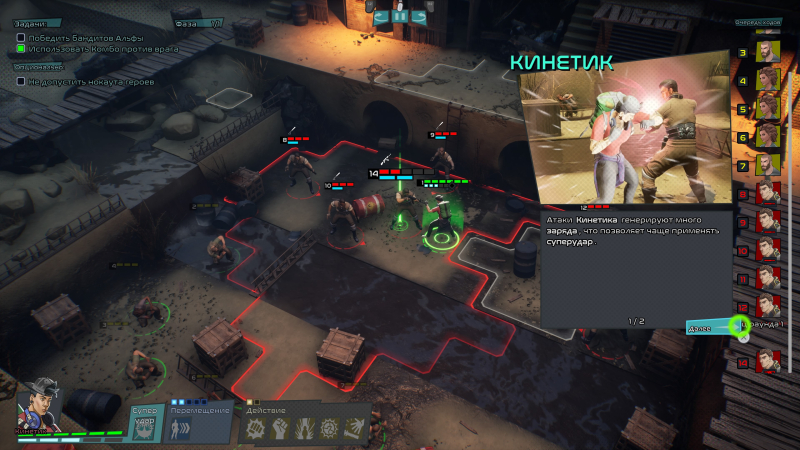800x450 pixels.
Task: Rotate the camera left with the top arrow
Action: tap(380, 15)
